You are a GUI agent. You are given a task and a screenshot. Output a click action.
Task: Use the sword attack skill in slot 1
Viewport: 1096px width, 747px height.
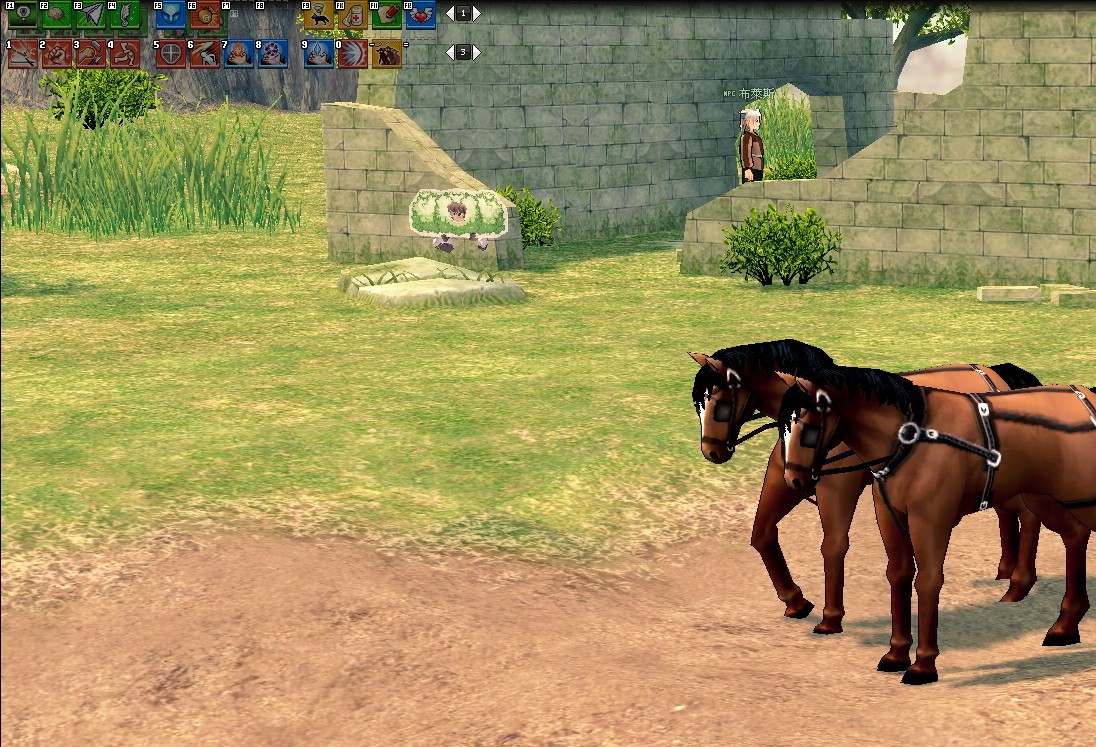coord(22,54)
